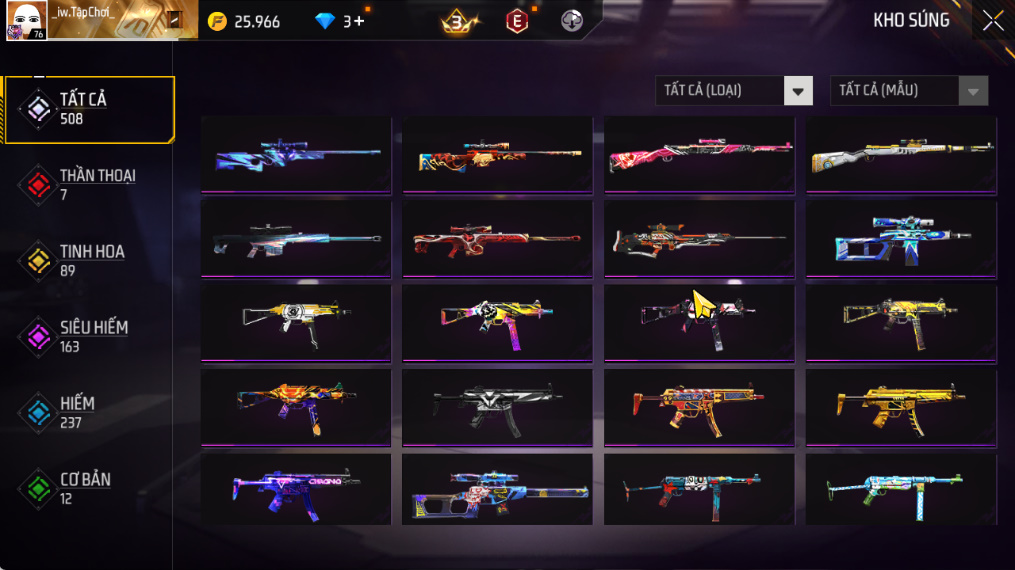Choose the Cơ Bản category tab
Screen dimensions: 1015x570
[88, 488]
